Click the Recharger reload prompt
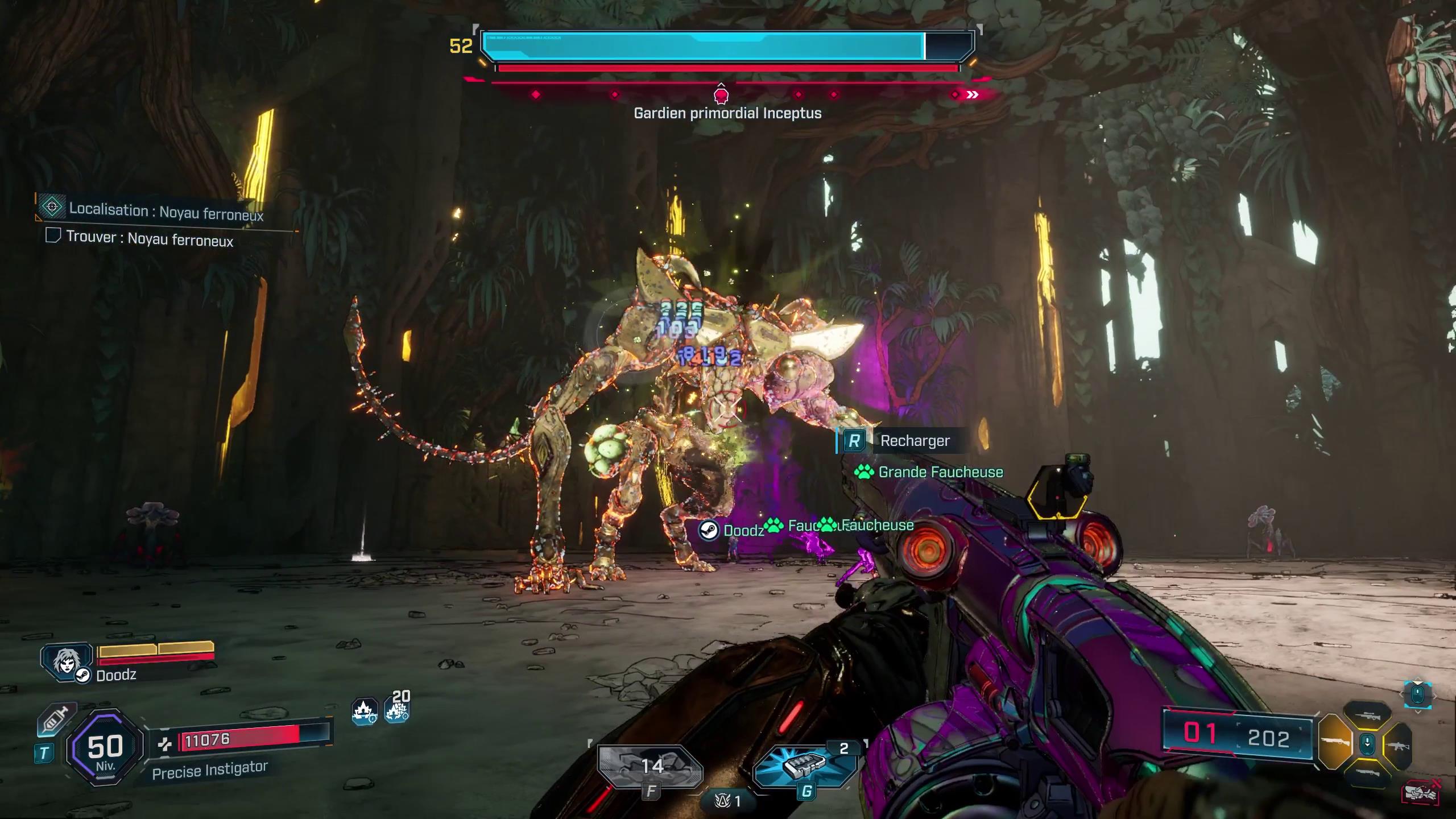This screenshot has height=819, width=1456. pos(915,441)
